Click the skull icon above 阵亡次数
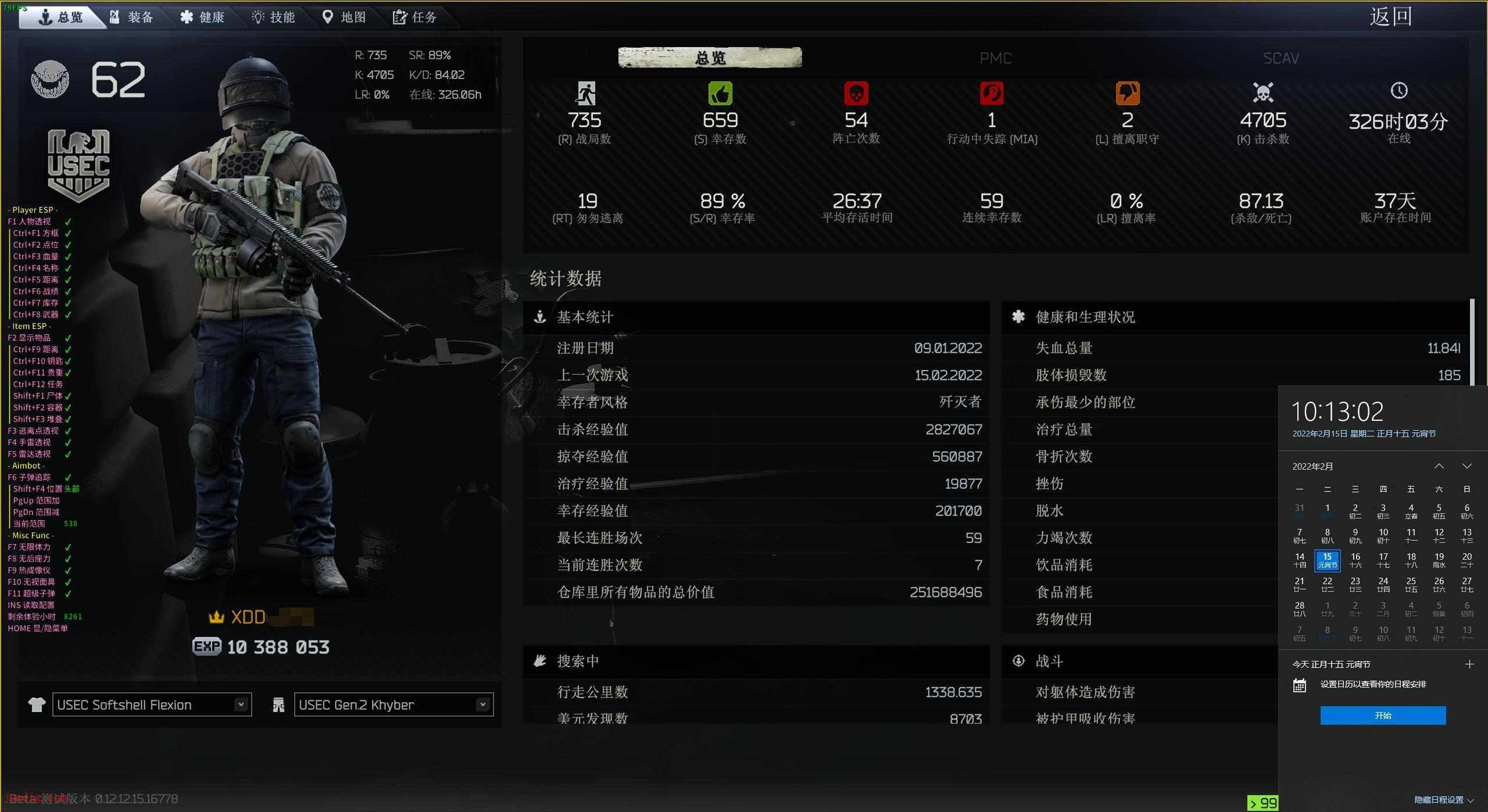The image size is (1488, 812). pos(856,93)
